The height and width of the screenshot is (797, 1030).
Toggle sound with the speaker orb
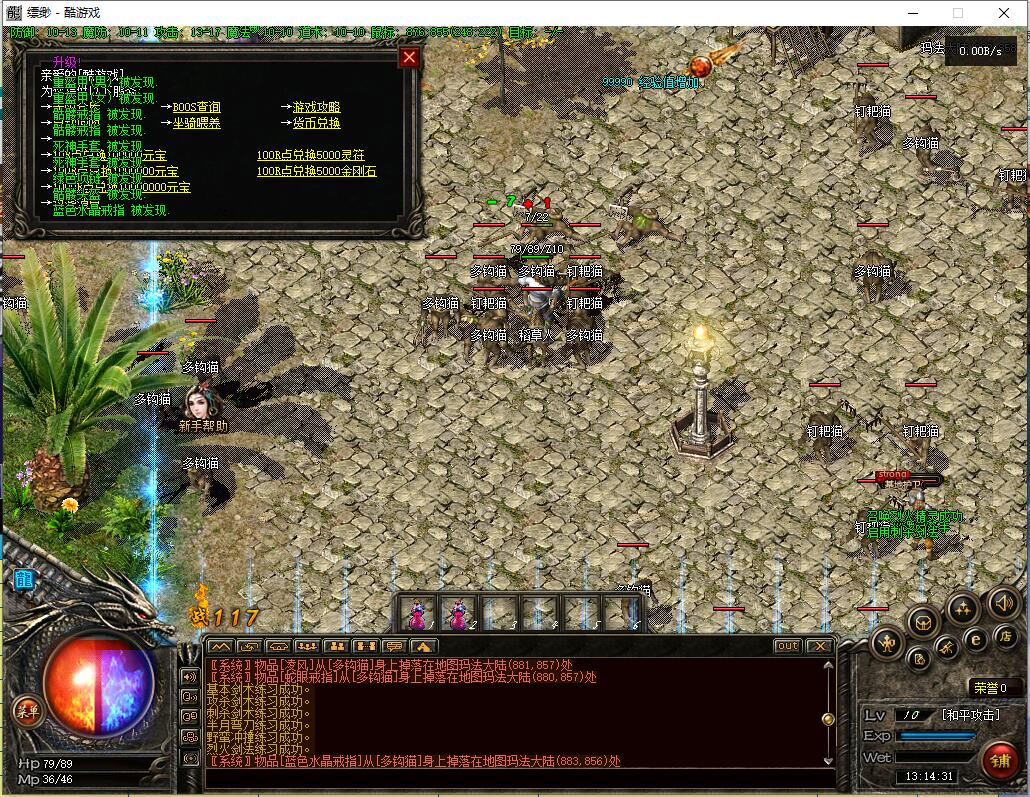click(x=1003, y=602)
